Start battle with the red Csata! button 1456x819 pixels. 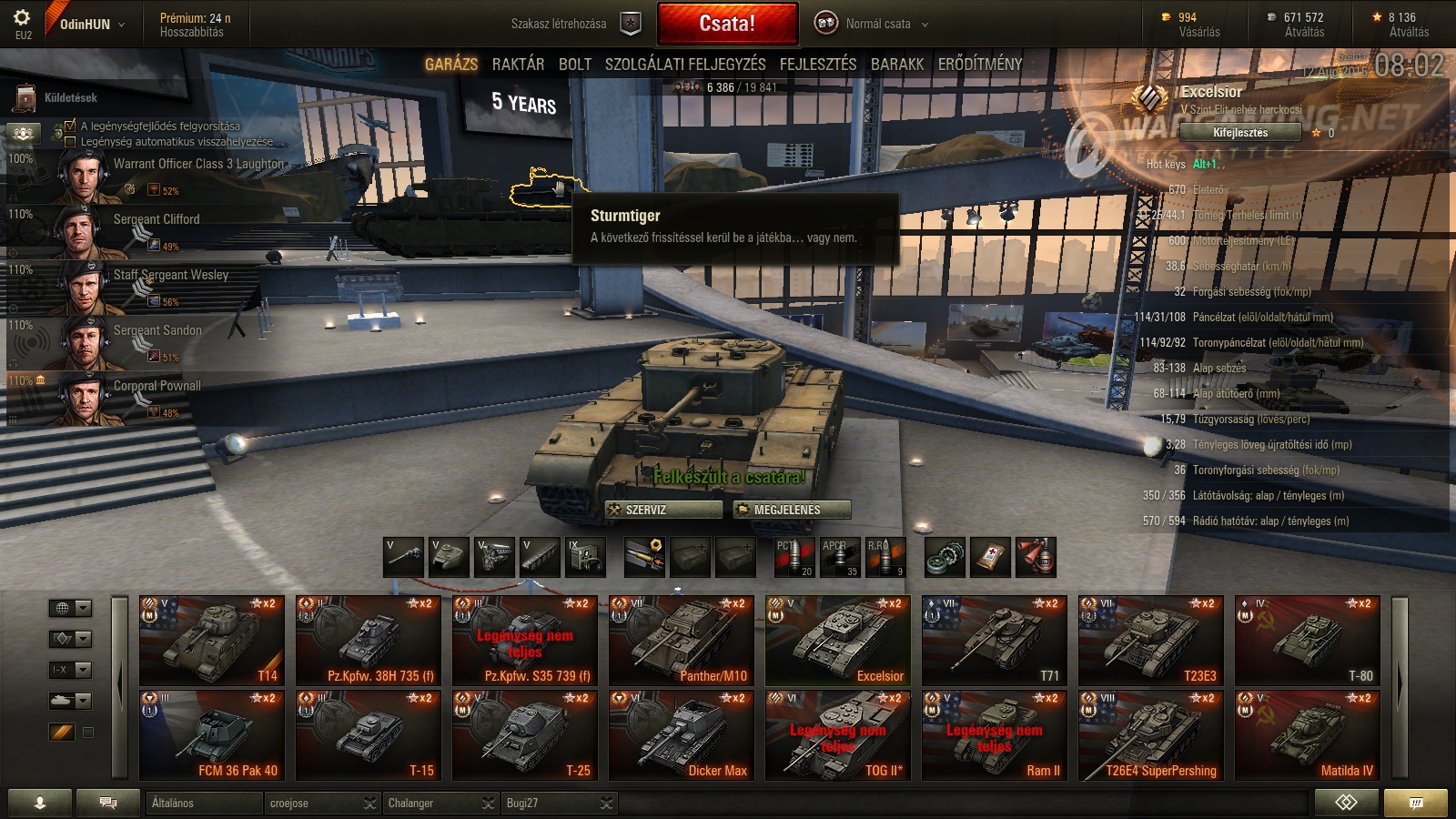tap(727, 24)
